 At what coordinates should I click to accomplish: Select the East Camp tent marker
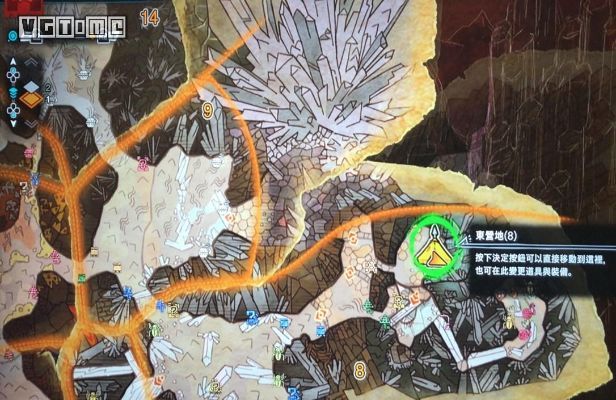pyautogui.click(x=436, y=240)
